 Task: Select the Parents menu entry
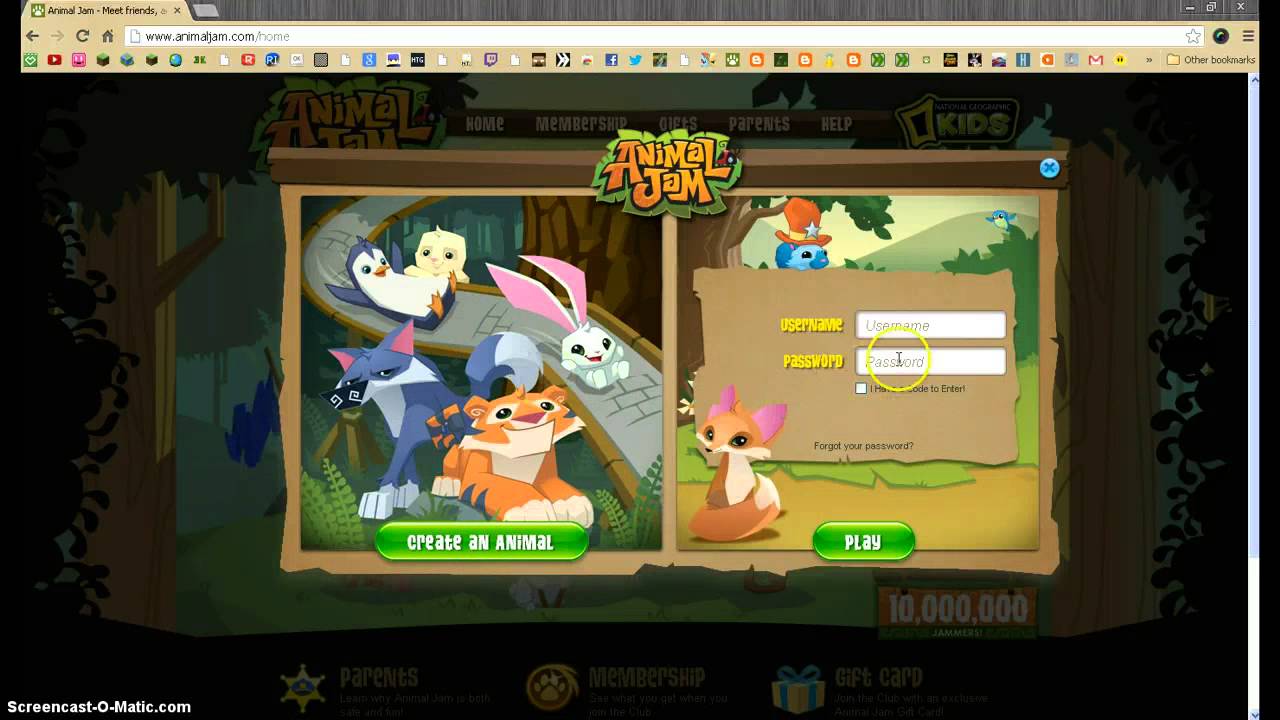click(x=759, y=124)
